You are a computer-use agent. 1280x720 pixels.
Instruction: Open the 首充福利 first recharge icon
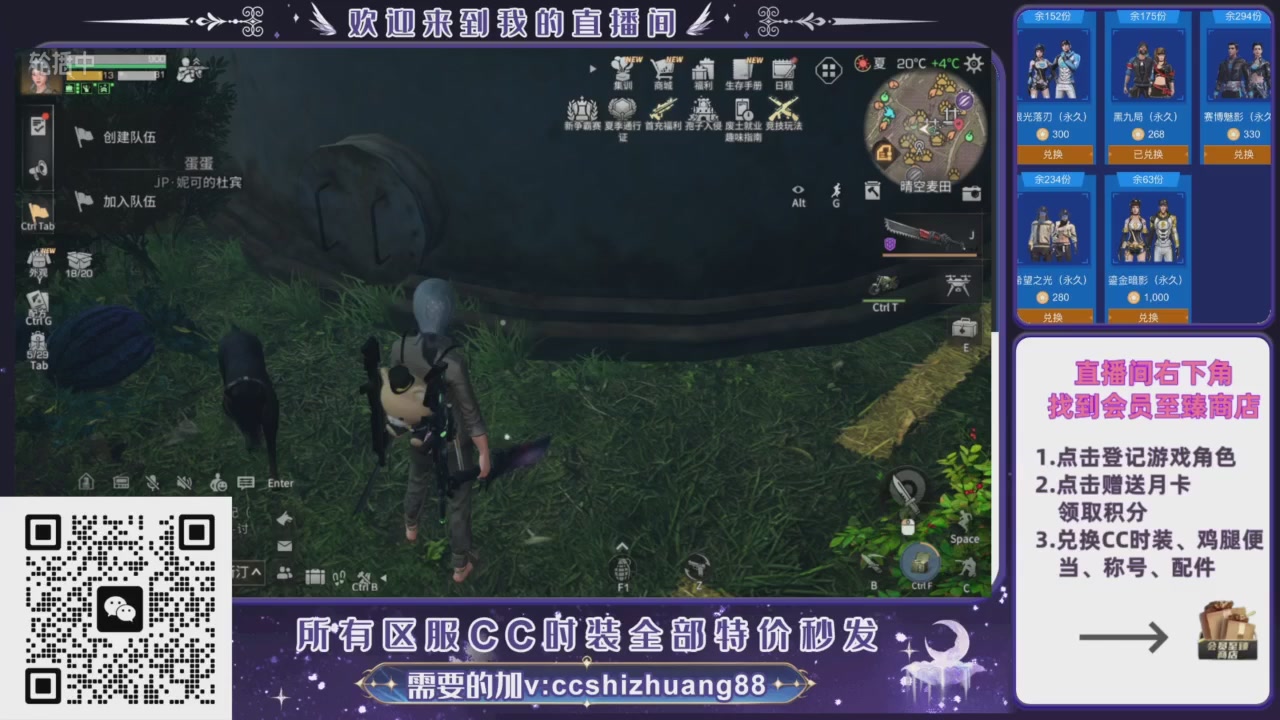click(x=665, y=112)
